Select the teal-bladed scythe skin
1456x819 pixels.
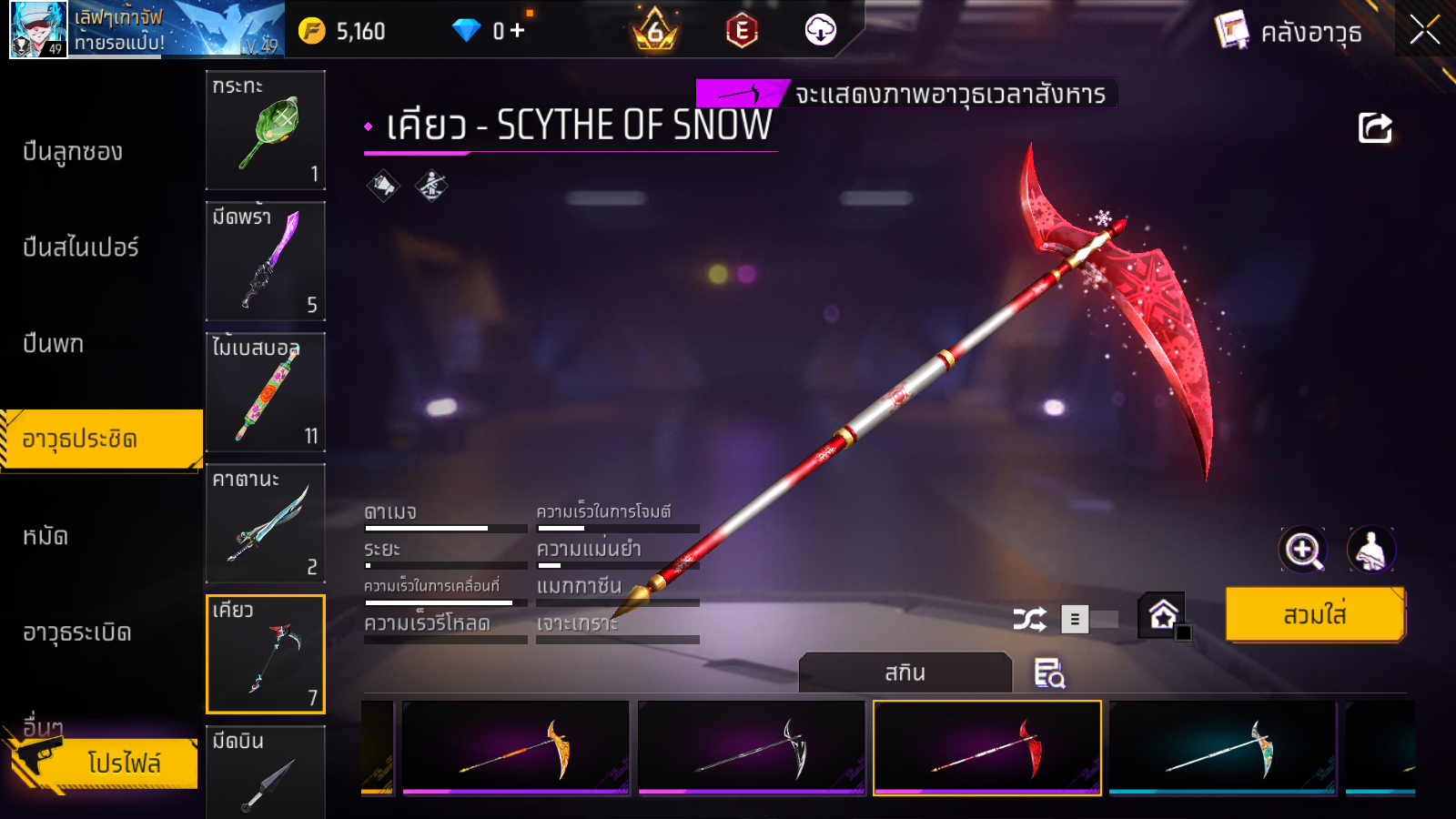(x=1222, y=748)
